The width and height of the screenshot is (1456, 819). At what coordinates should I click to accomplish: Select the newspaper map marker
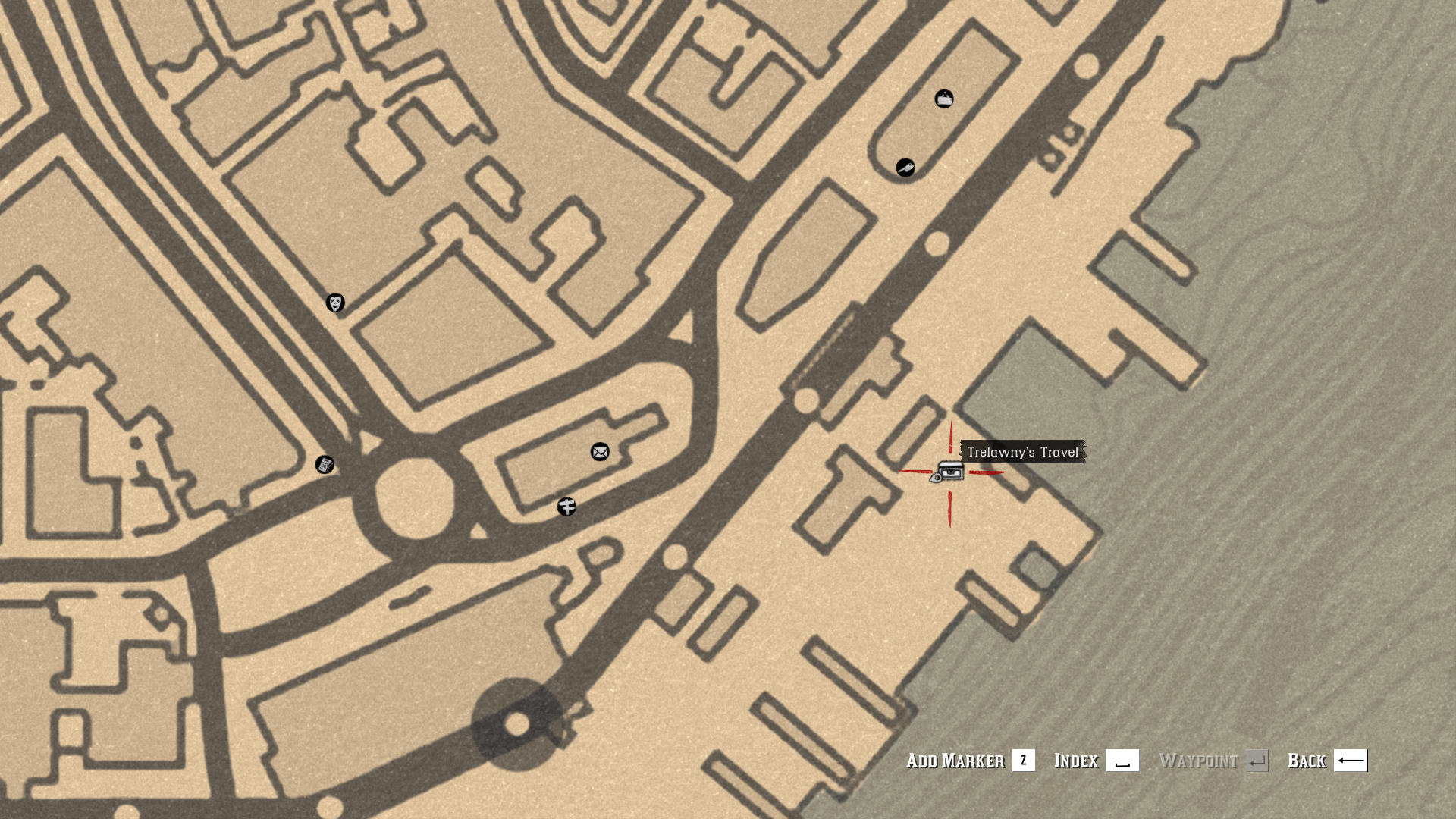click(x=325, y=464)
